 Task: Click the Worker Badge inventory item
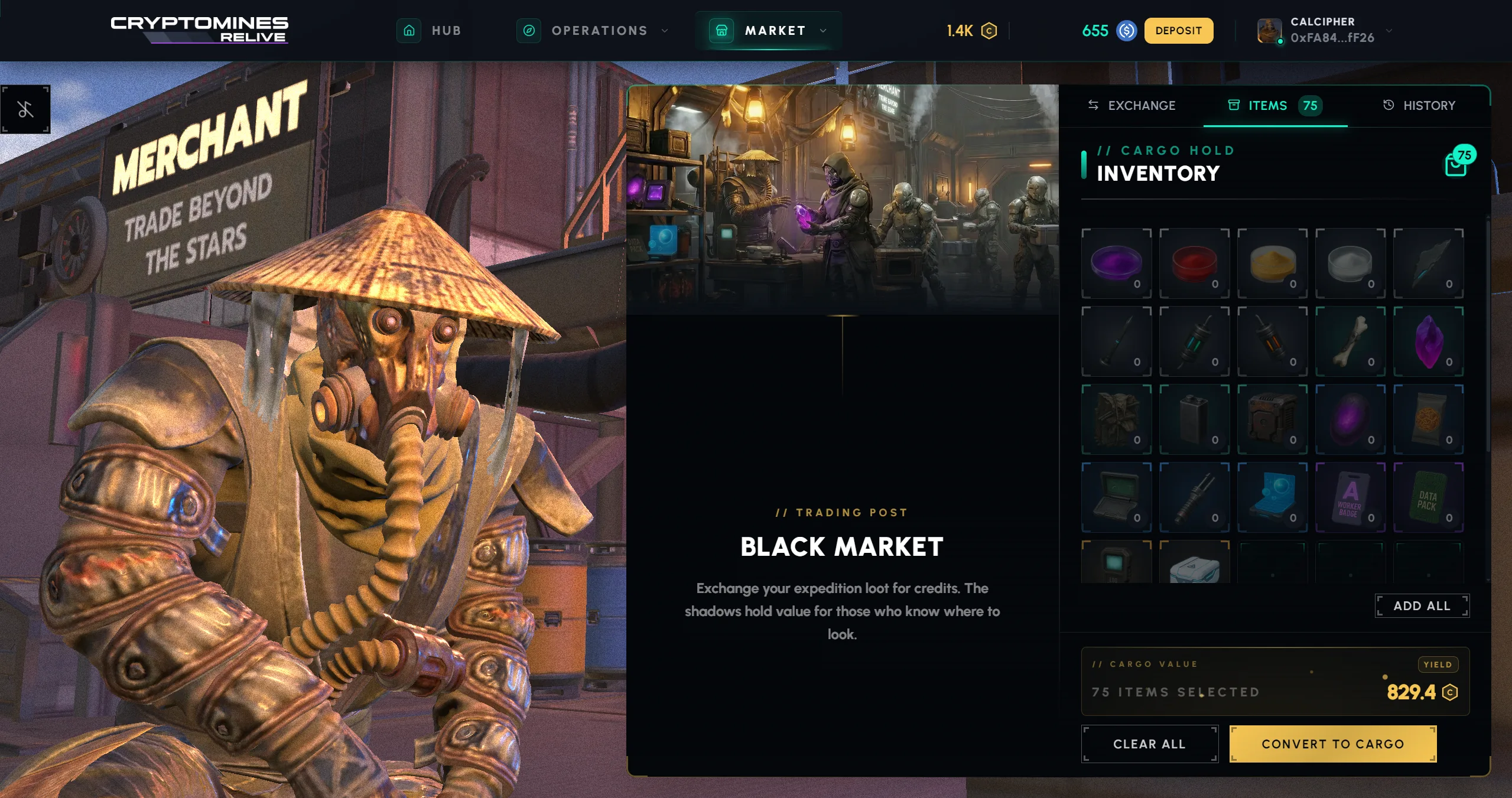[1351, 497]
